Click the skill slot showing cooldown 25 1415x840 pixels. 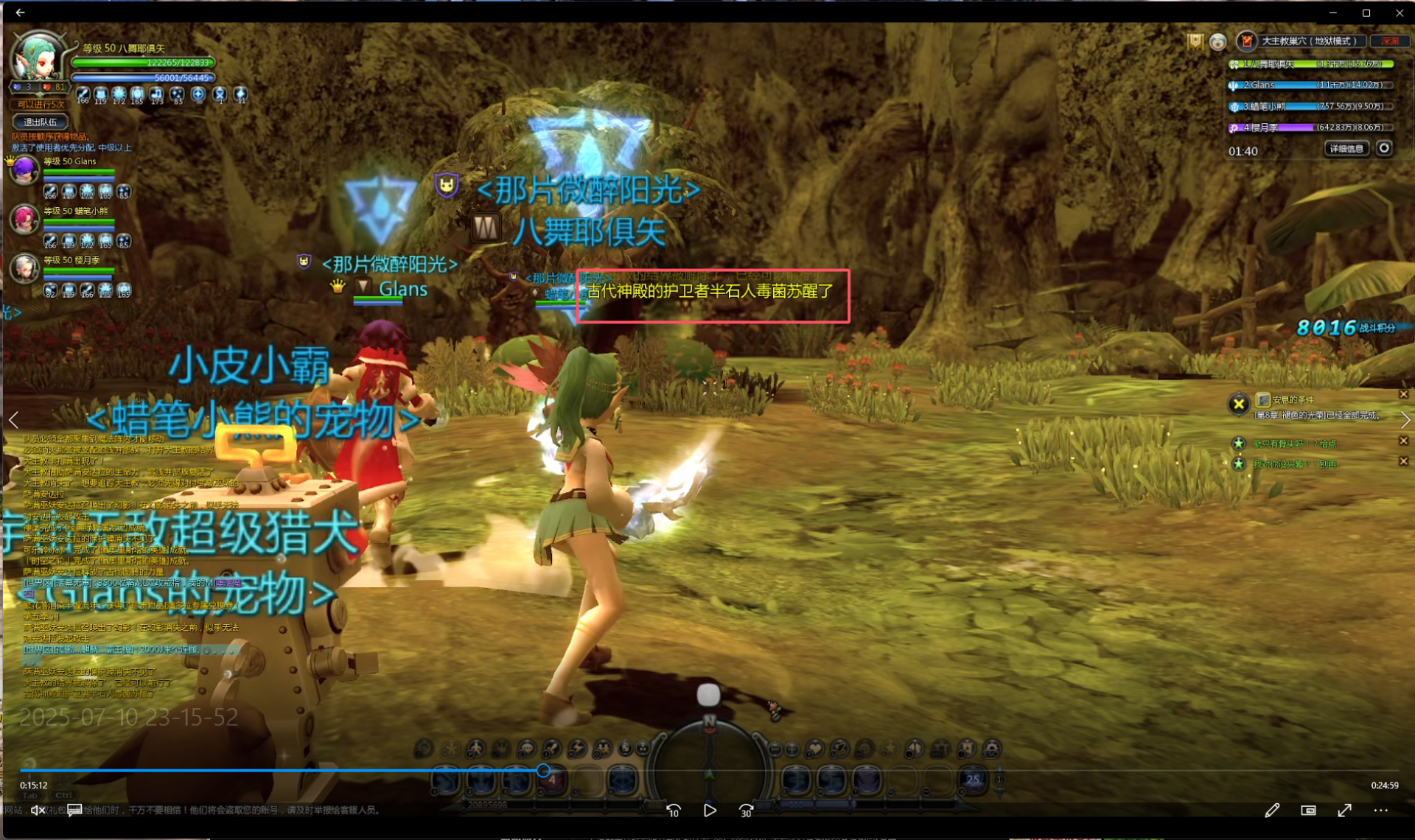pos(974,780)
